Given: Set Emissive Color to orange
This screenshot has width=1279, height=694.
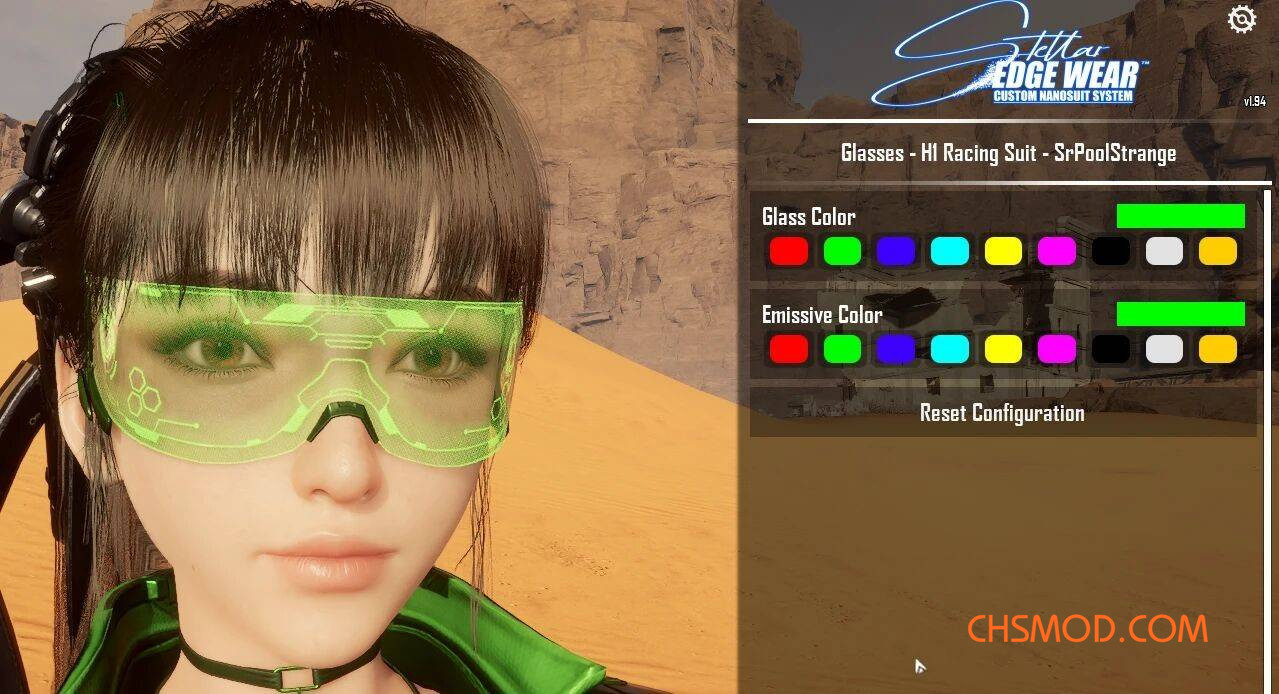Looking at the screenshot, I should click(1218, 349).
